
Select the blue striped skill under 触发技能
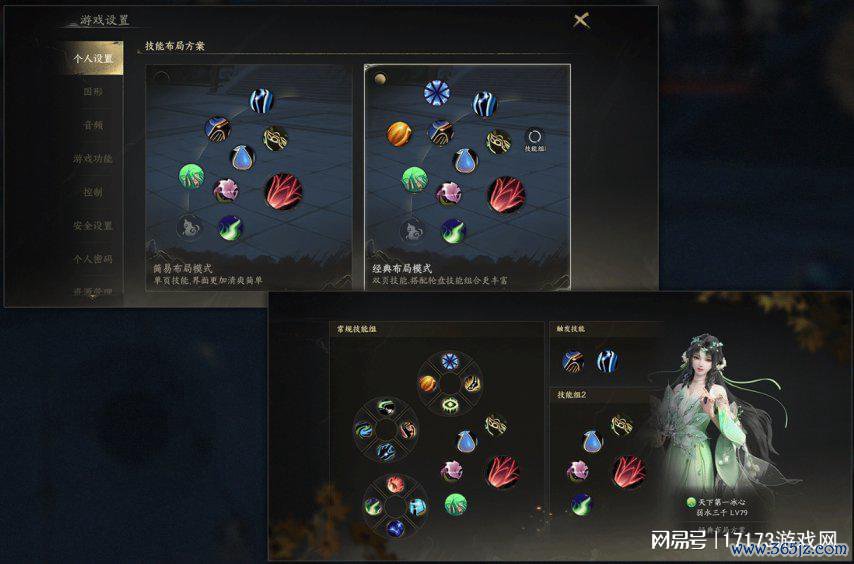[608, 361]
